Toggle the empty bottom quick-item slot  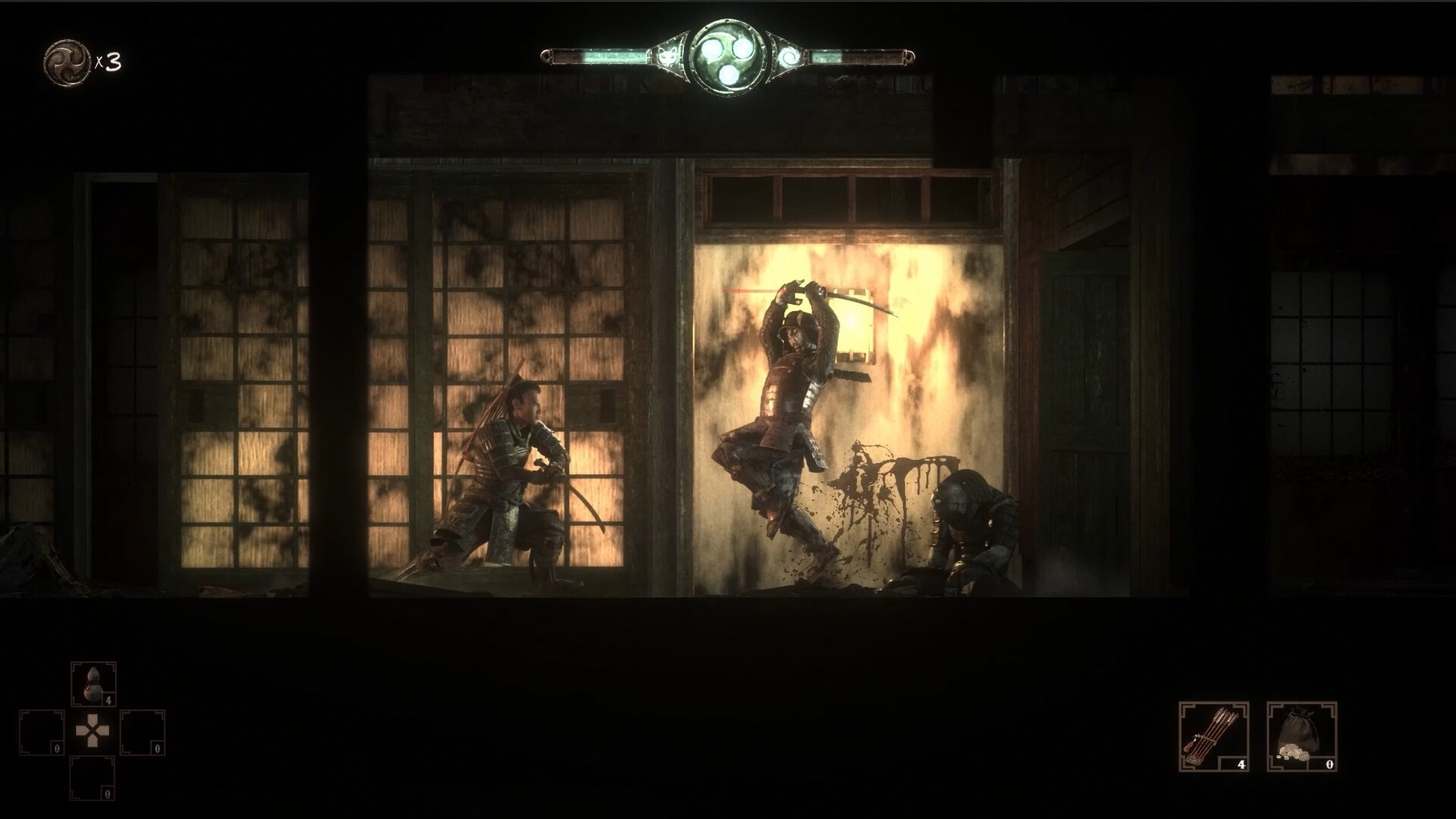click(x=92, y=778)
